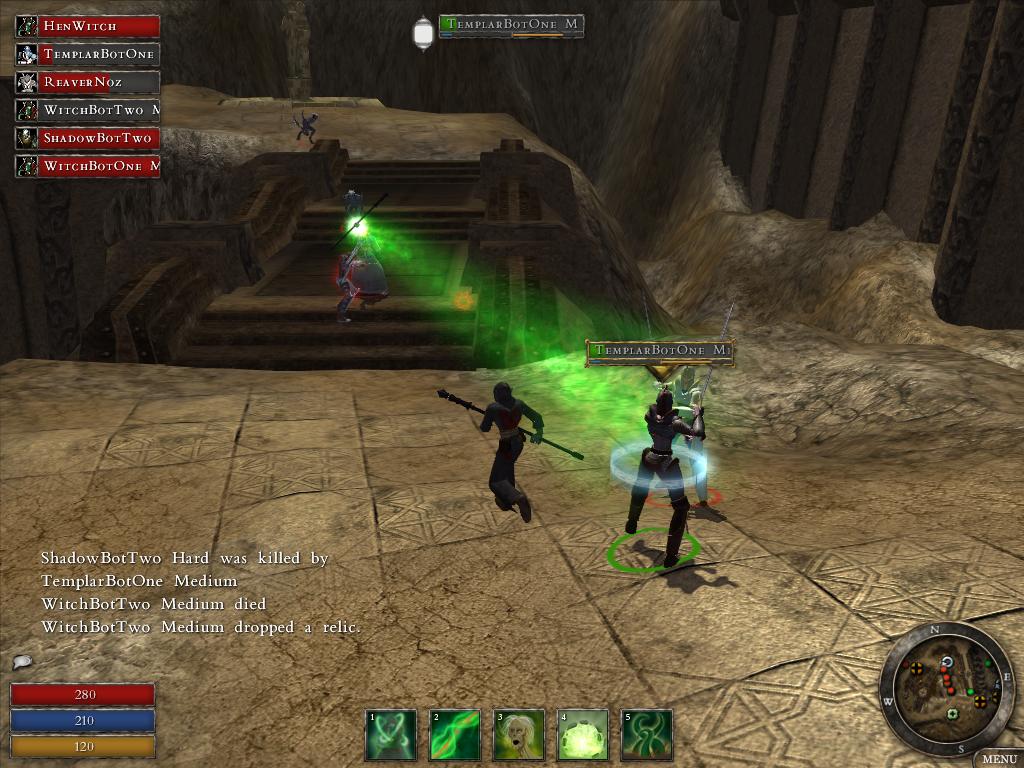This screenshot has height=768, width=1024.
Task: Activate ability 1, the green spectral figure
Action: click(x=390, y=735)
